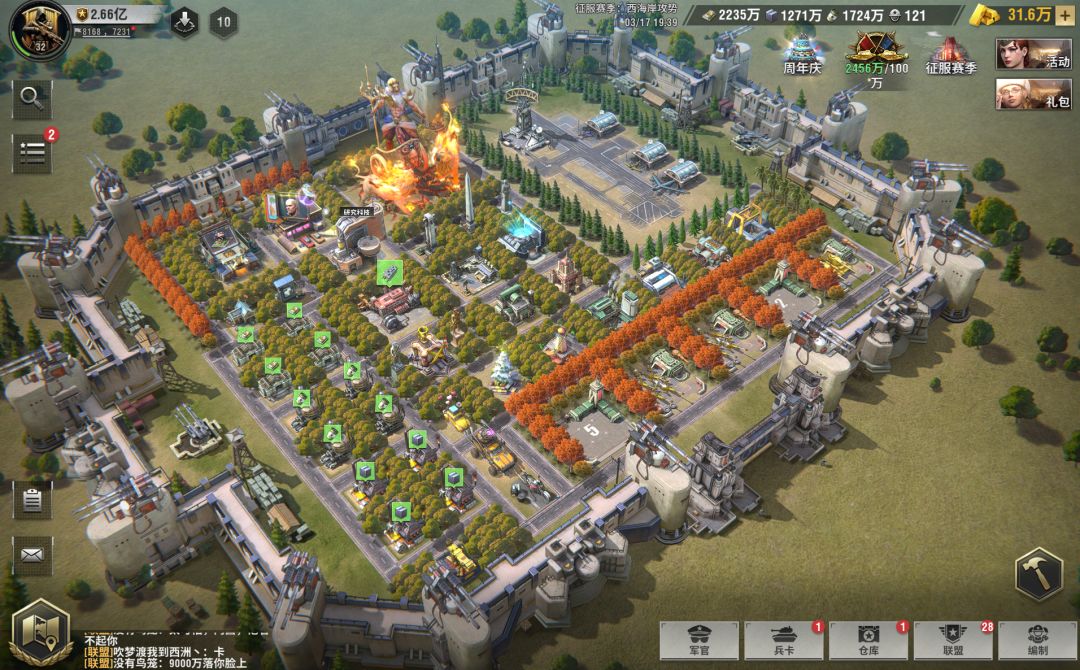Open the clipboard notes button
This screenshot has width=1080, height=670.
click(x=32, y=501)
